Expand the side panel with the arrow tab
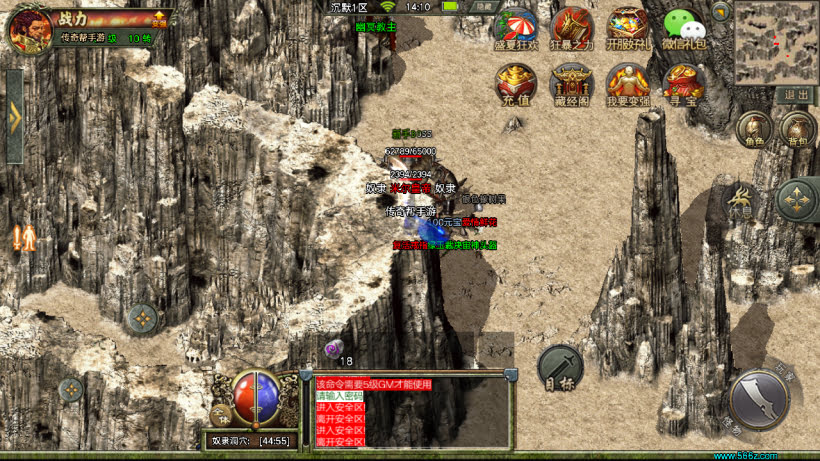Image resolution: width=820 pixels, height=461 pixels. point(14,116)
